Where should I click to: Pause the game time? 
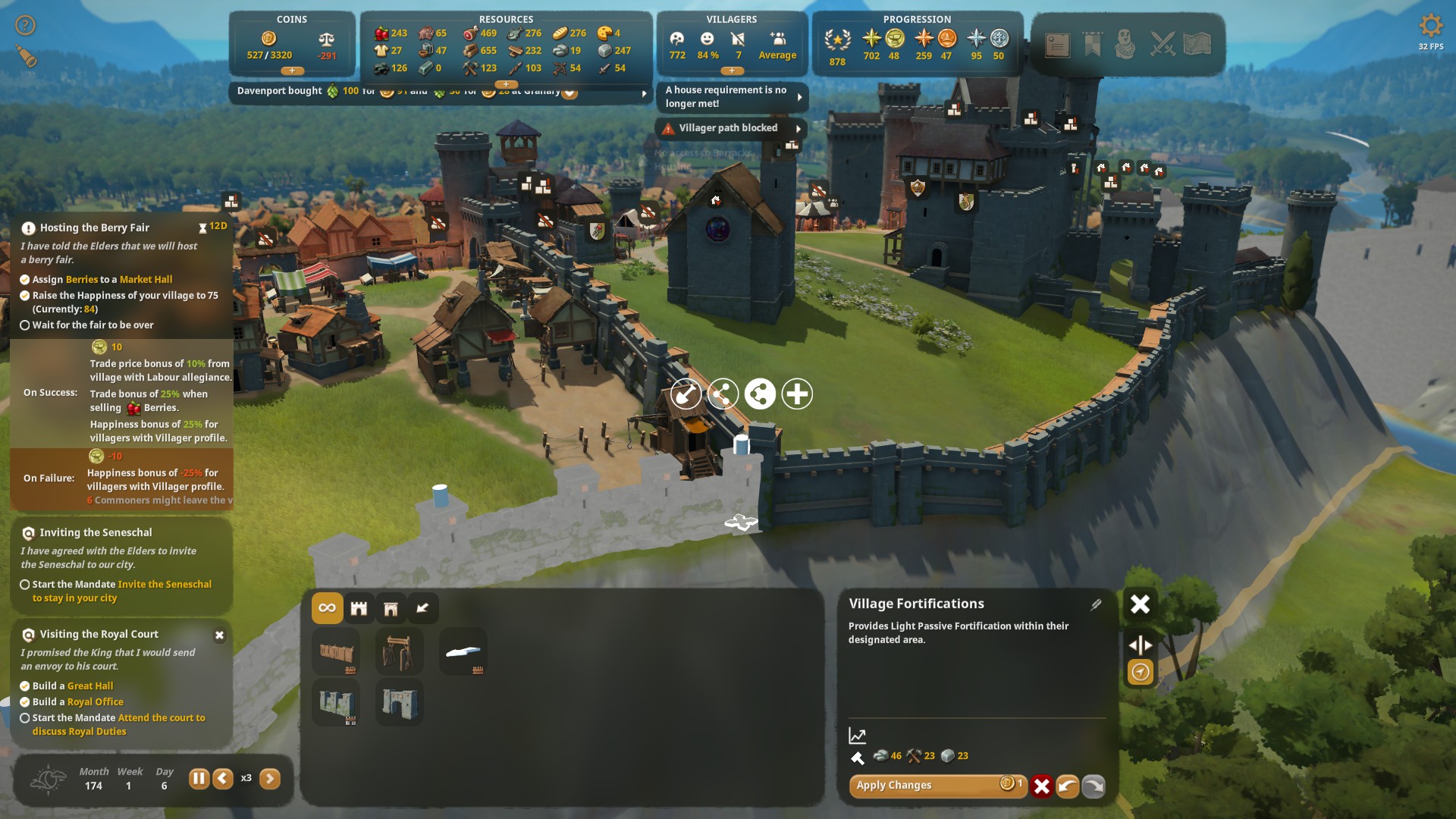pyautogui.click(x=199, y=779)
